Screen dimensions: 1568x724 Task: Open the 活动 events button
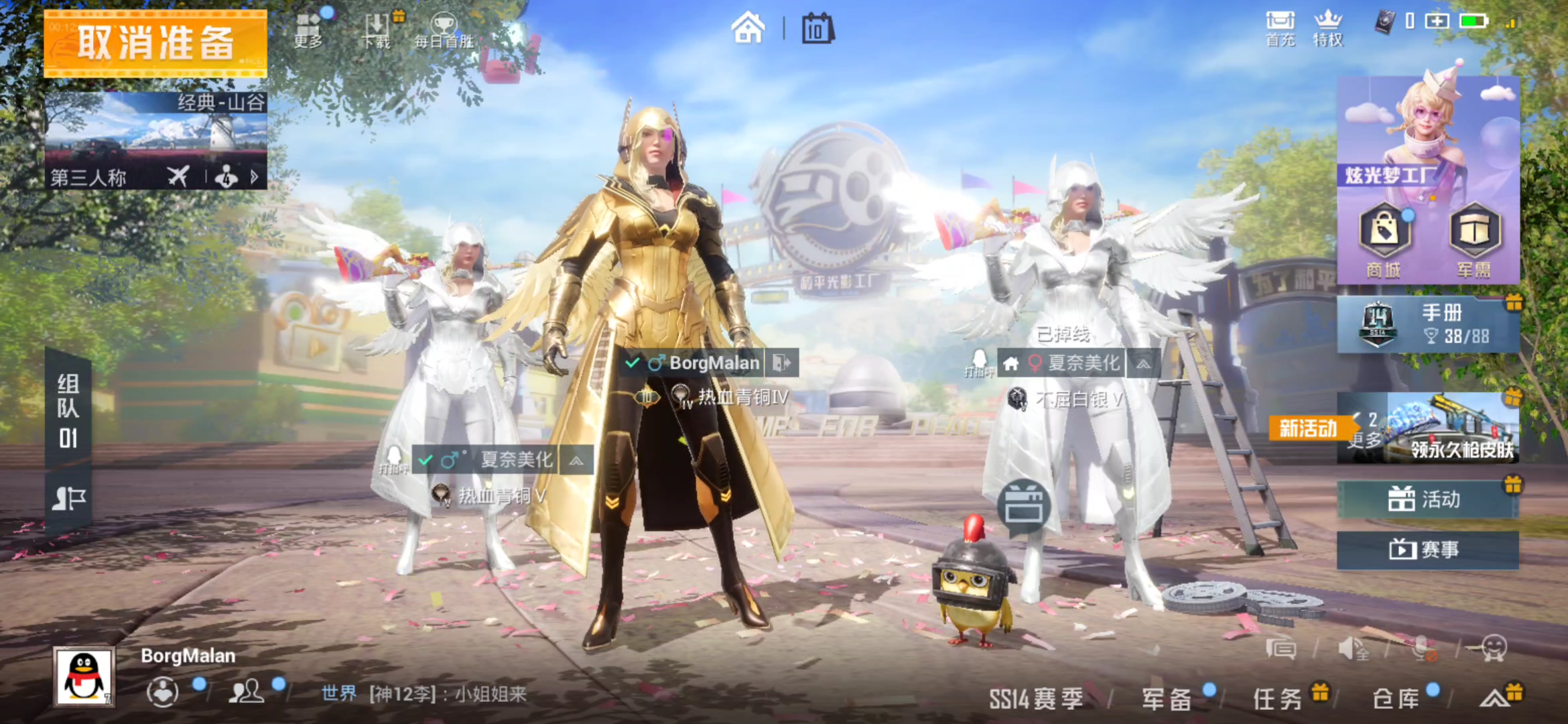tap(1427, 499)
